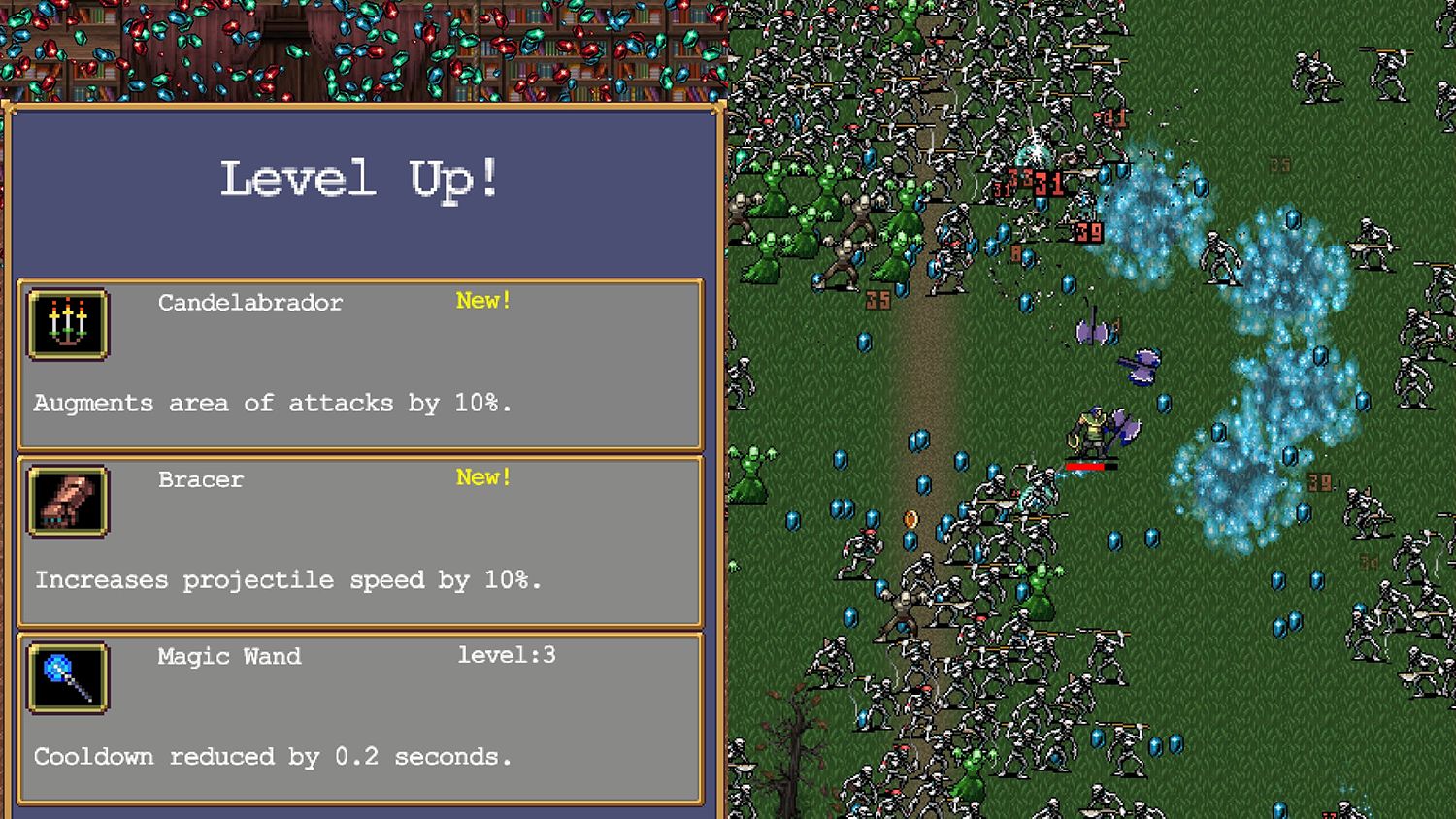This screenshot has width=1456, height=819.
Task: Click the Level Up! title text
Action: pyautogui.click(x=361, y=180)
